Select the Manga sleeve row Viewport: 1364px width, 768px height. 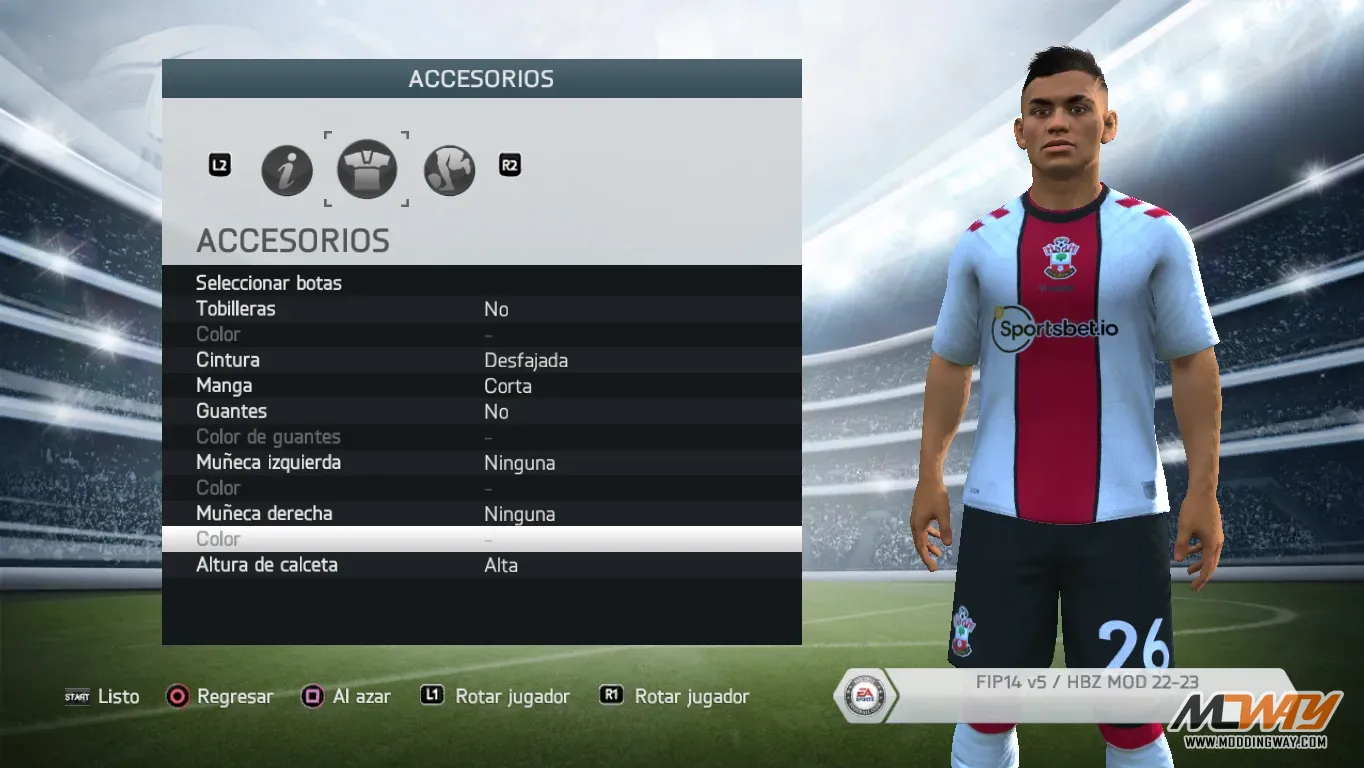(x=224, y=386)
